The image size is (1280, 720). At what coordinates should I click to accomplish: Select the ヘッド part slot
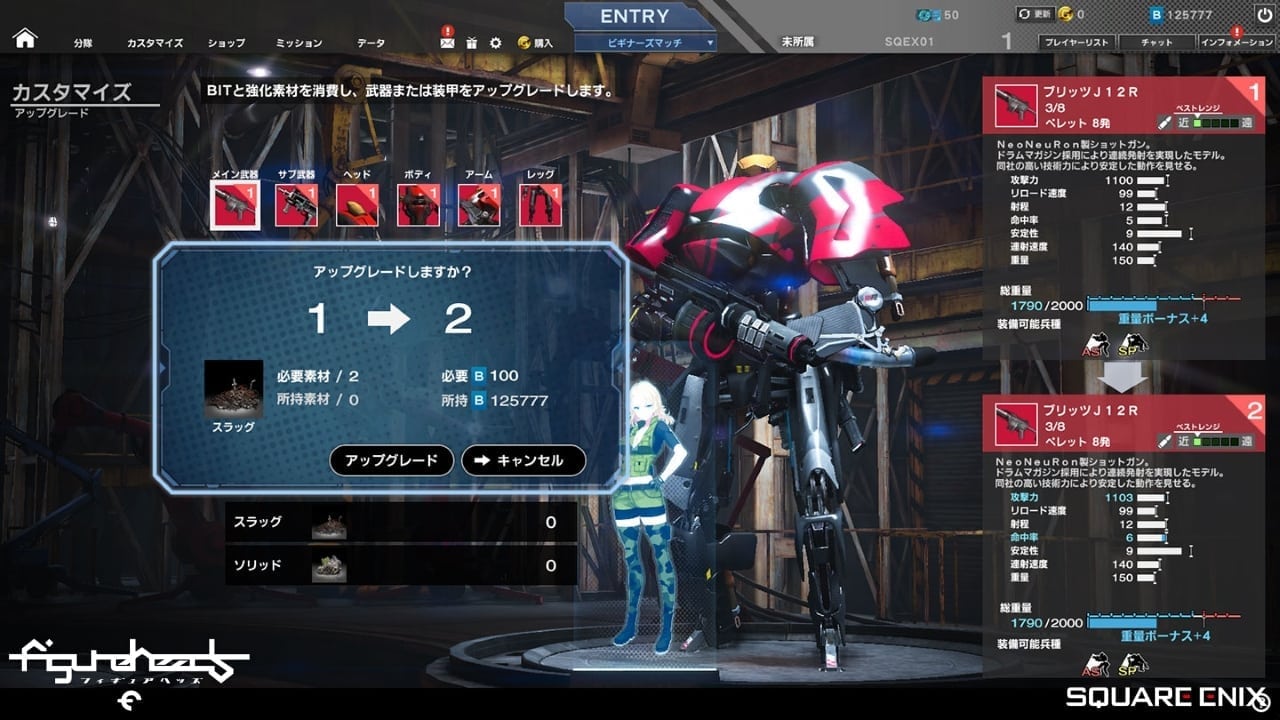pos(357,204)
